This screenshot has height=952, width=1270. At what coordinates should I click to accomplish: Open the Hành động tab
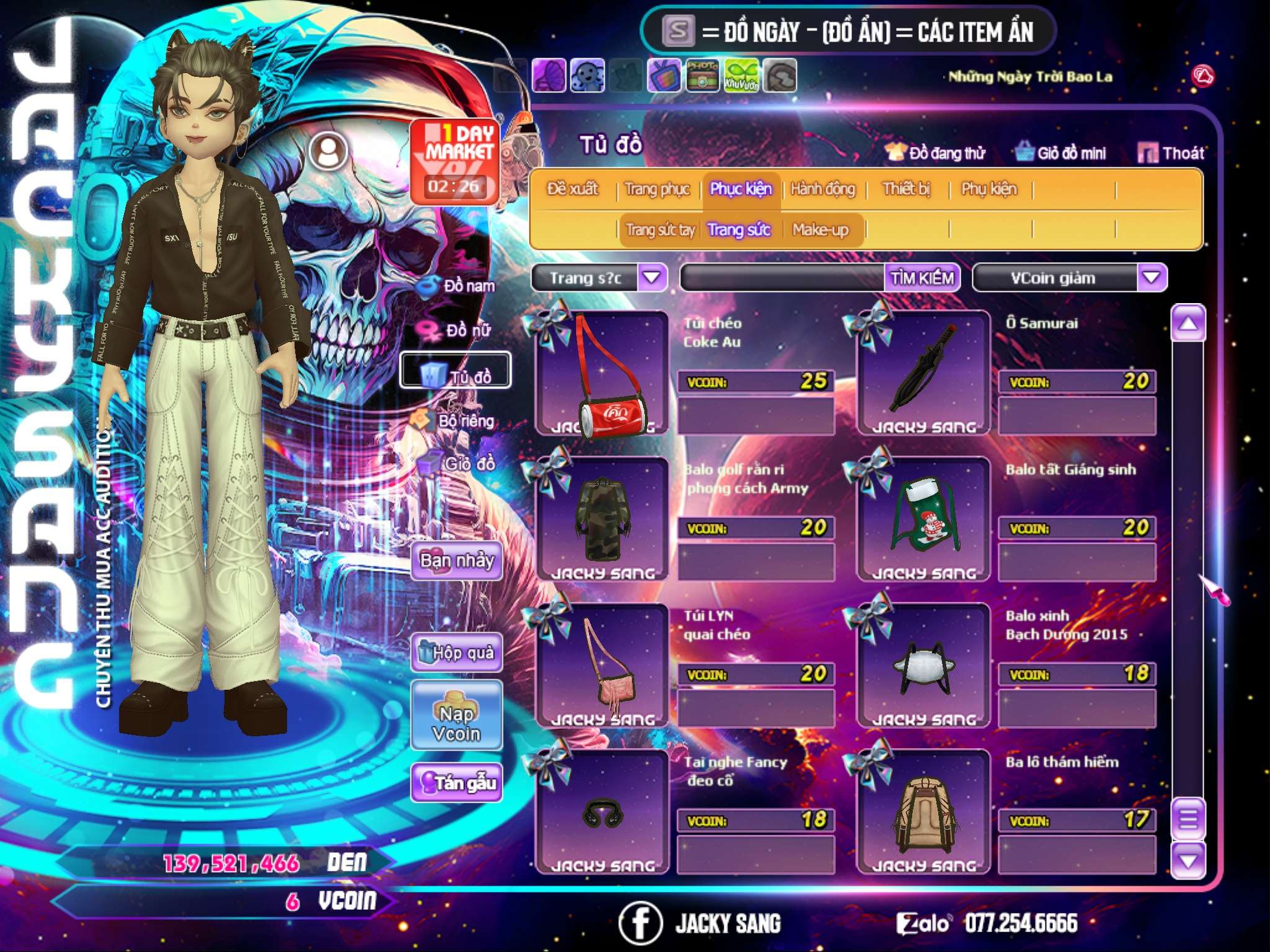[x=822, y=189]
